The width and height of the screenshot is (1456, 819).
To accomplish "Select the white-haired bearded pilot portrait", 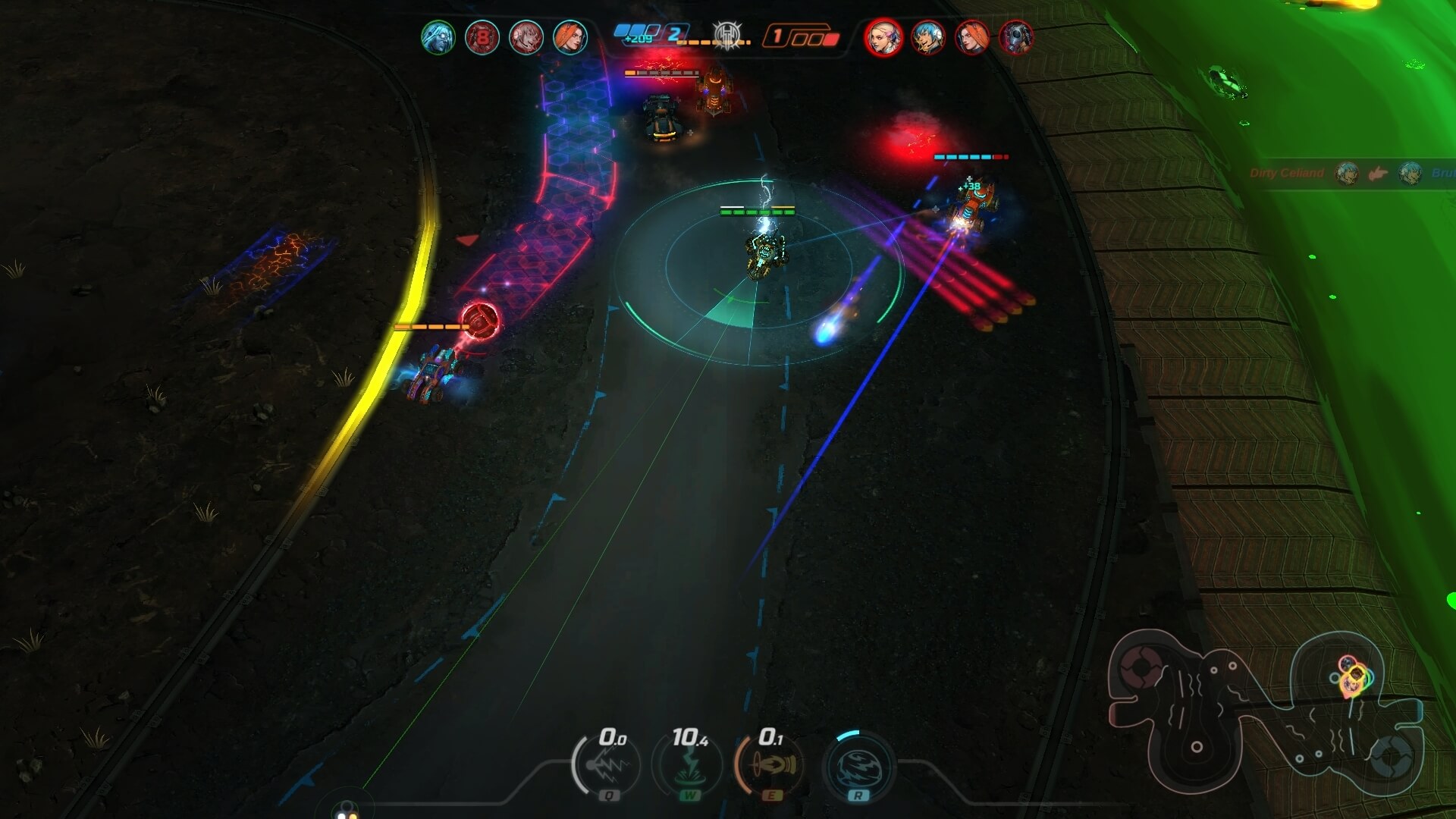I will pyautogui.click(x=438, y=37).
